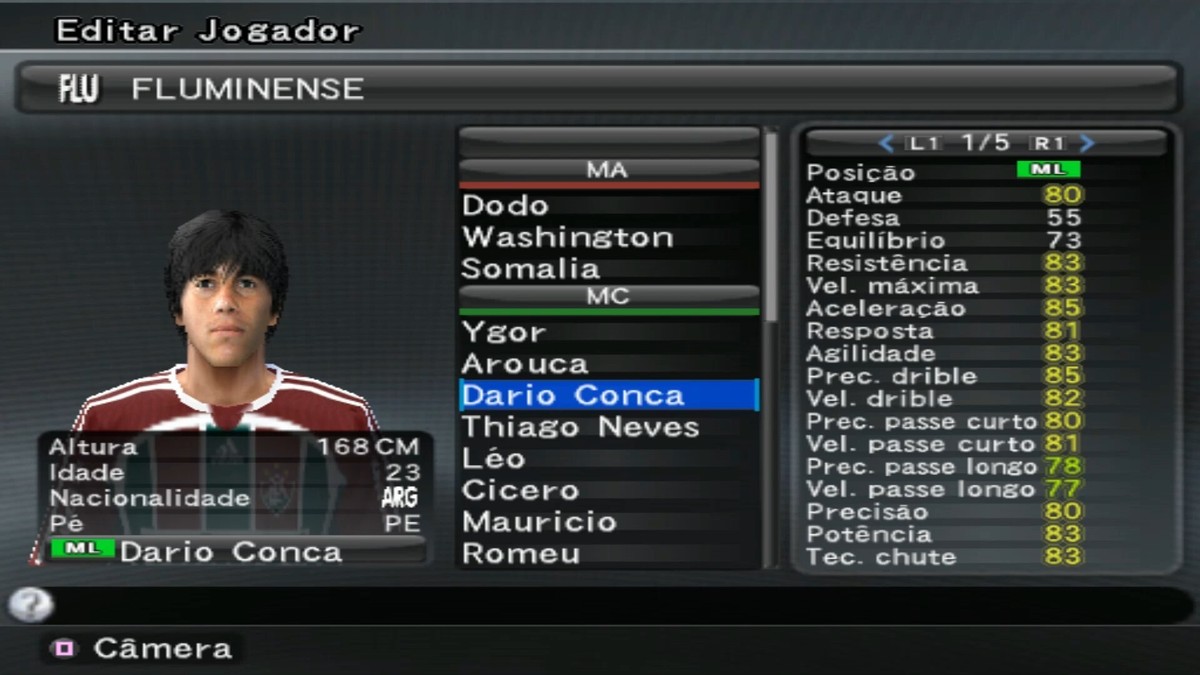Pick Romeu at the list bottom
The image size is (1200, 675).
pyautogui.click(x=520, y=554)
